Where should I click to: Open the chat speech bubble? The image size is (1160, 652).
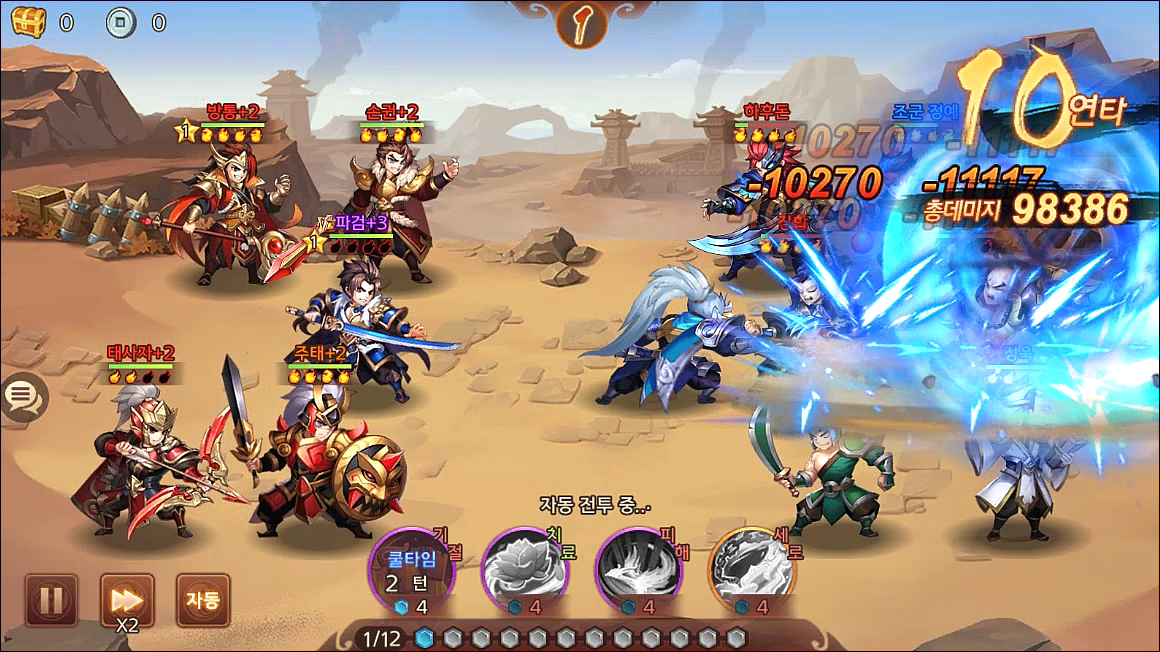coord(21,398)
